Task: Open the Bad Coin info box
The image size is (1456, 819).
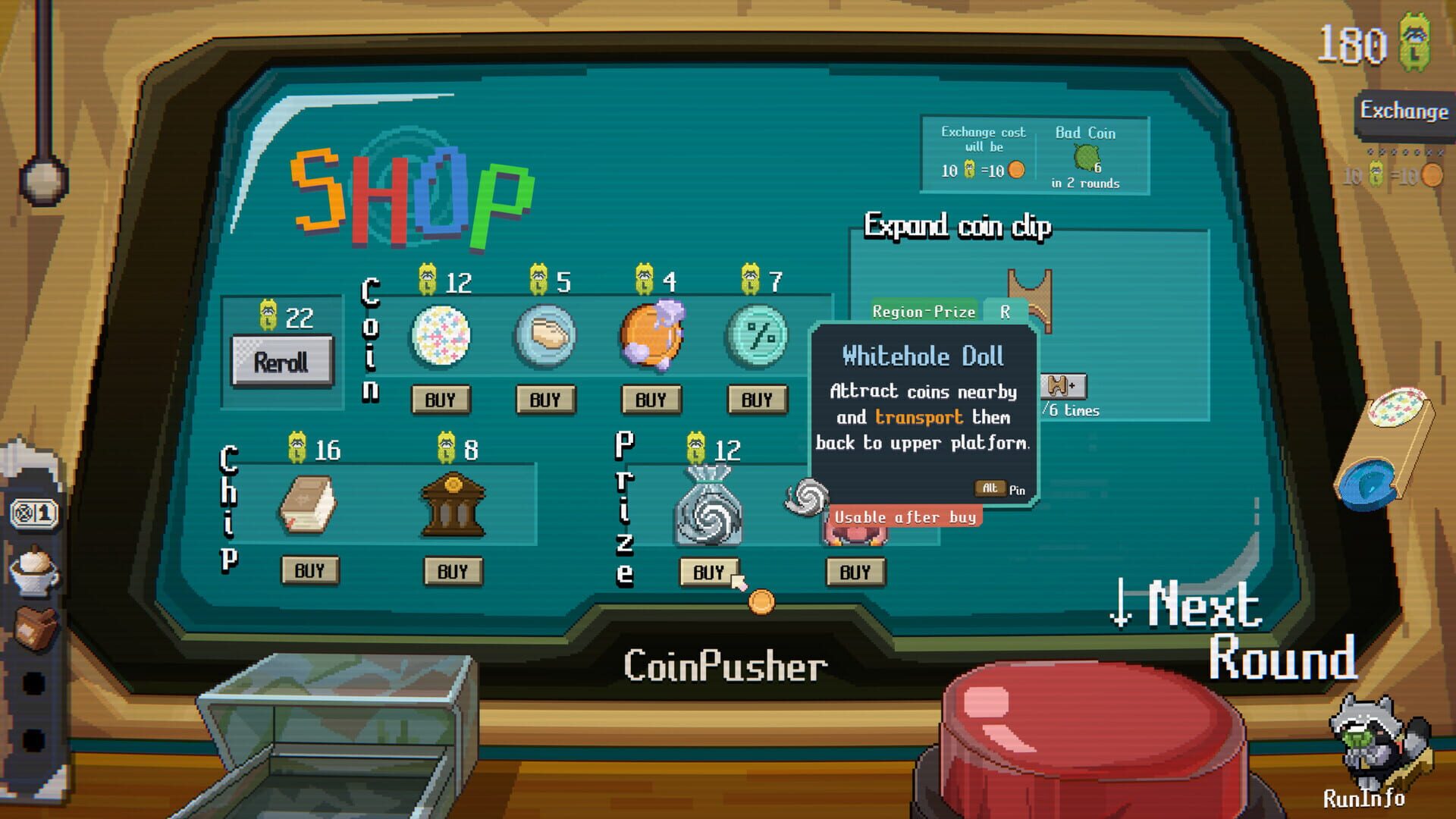Action: pos(1084,154)
